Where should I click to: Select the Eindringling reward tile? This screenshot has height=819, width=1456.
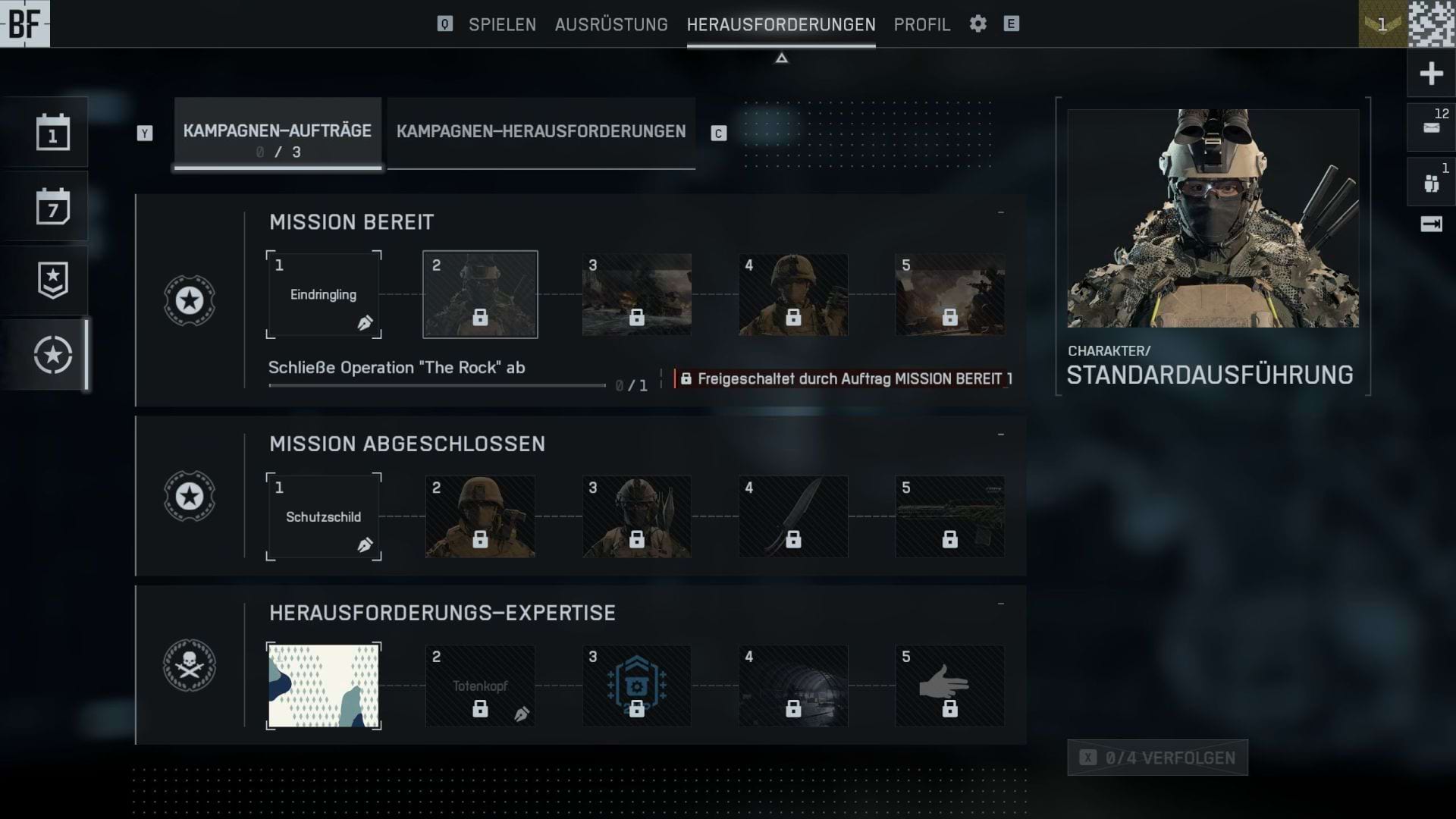click(x=324, y=294)
